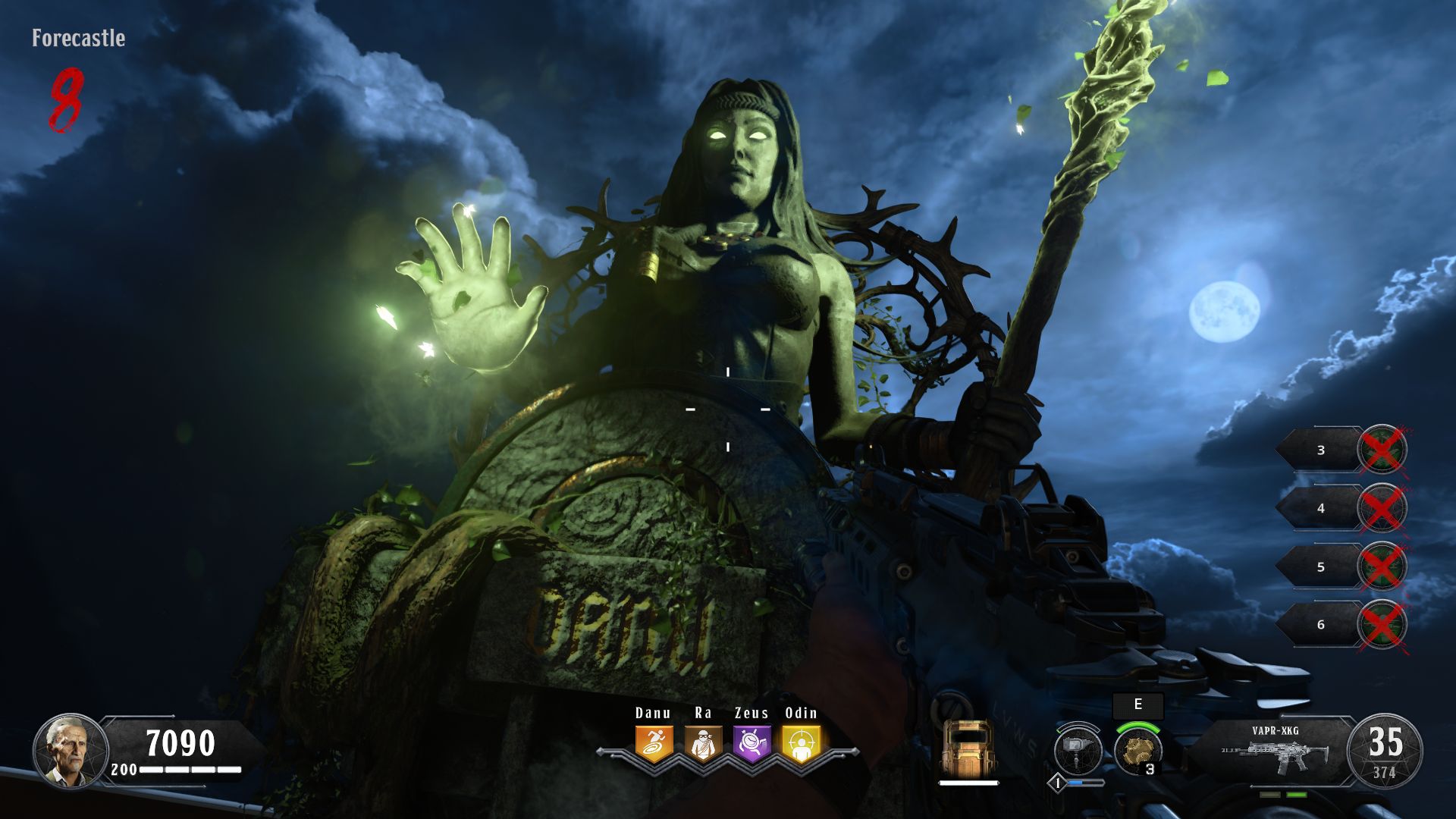Activate the hammer special weapon icon

(x=1078, y=751)
